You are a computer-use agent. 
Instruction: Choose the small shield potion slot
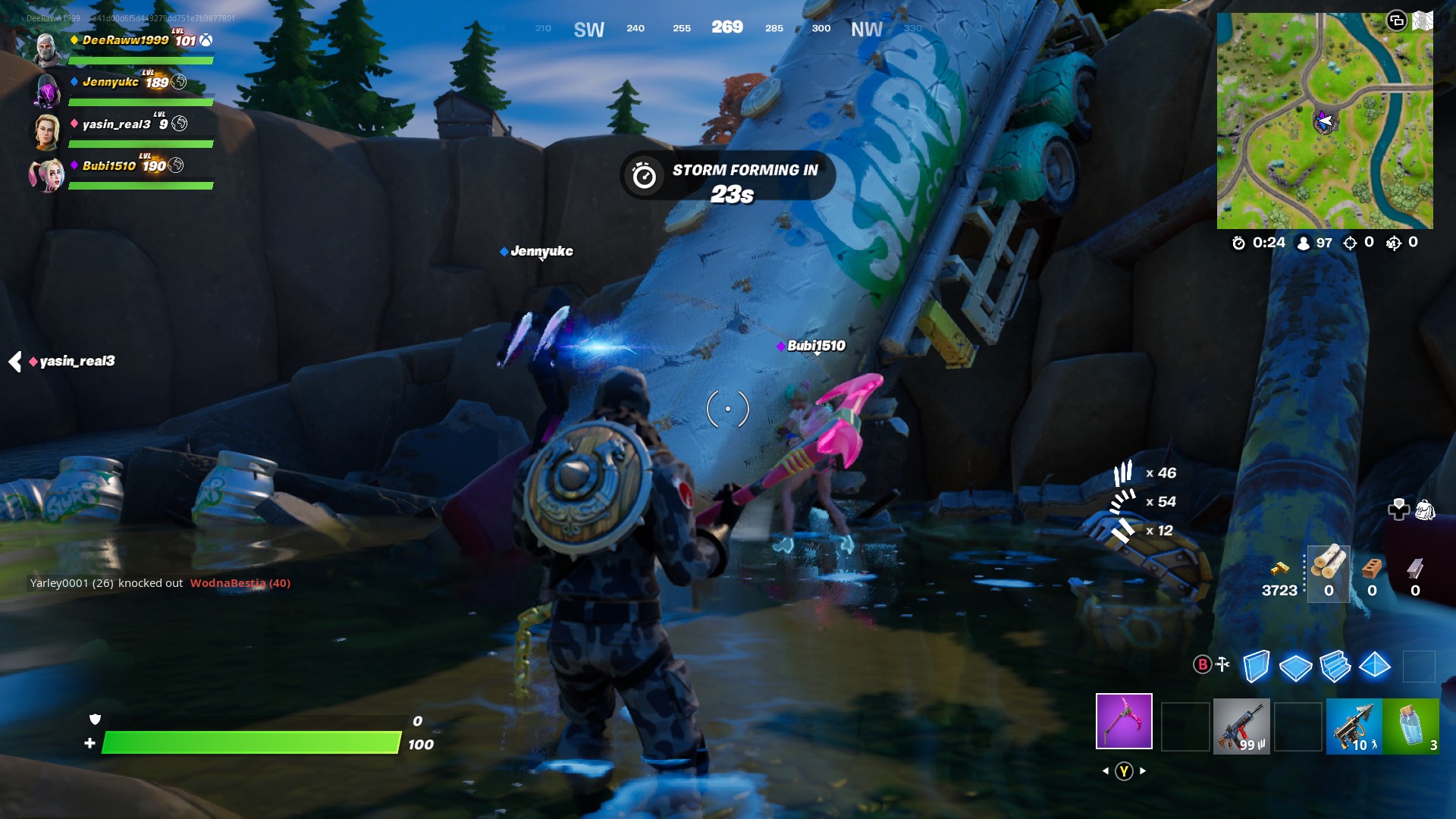coord(1410,726)
